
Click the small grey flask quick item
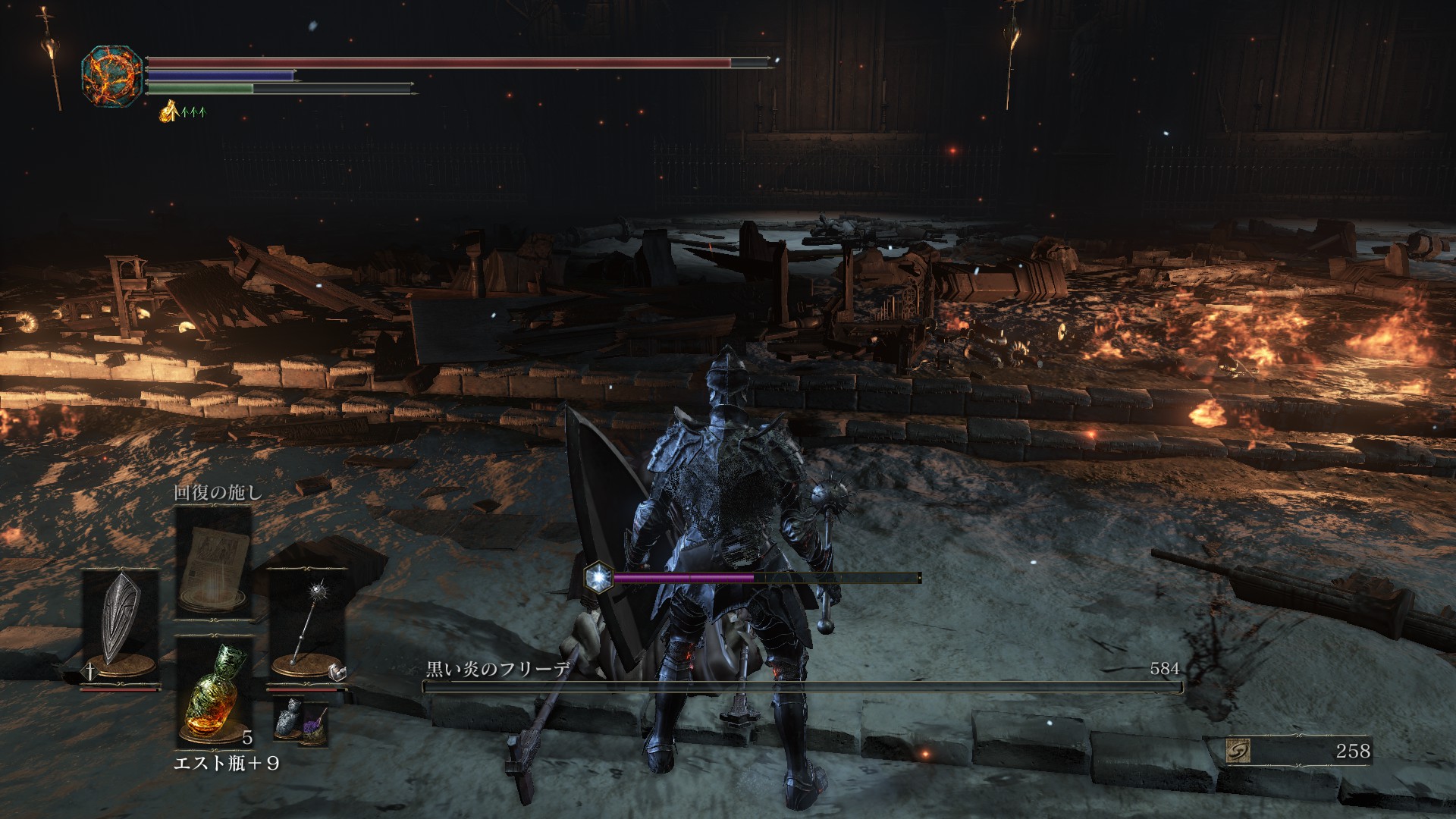(x=289, y=720)
